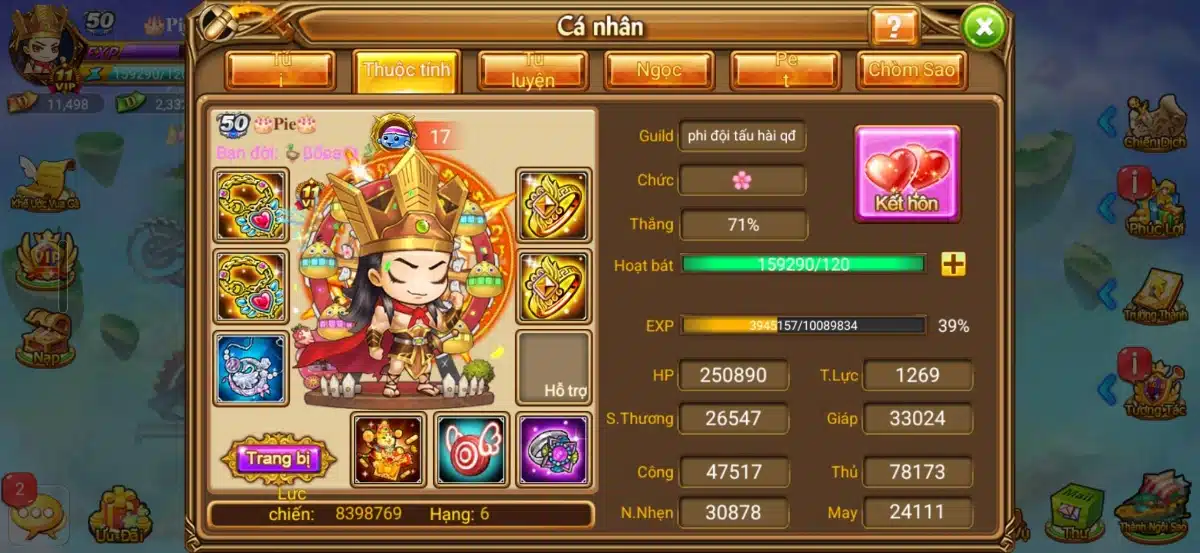1200x553 pixels.
Task: Switch to the Tu luyện tab
Action: [x=532, y=71]
